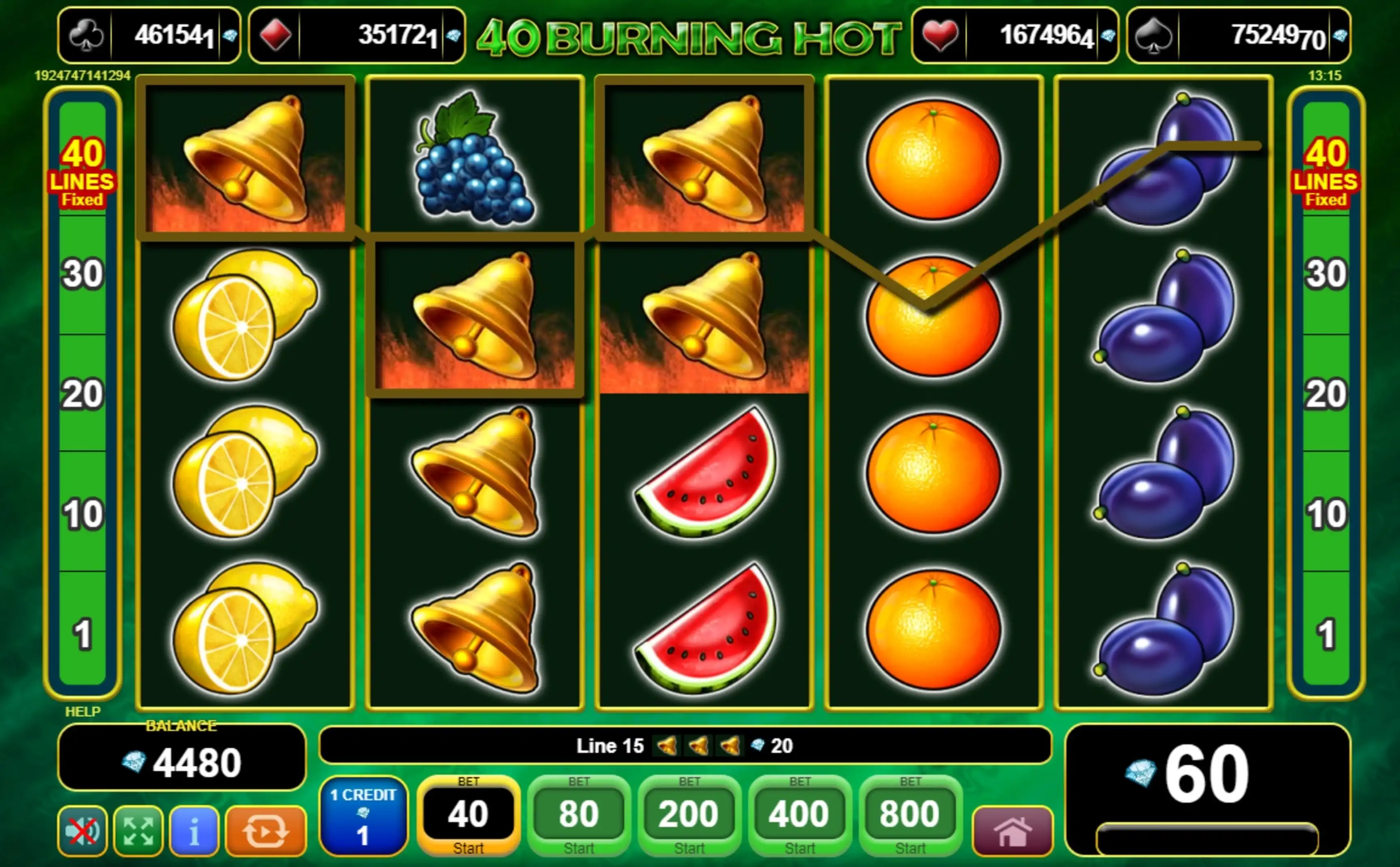Return to lobby via the home button

[x=1013, y=831]
